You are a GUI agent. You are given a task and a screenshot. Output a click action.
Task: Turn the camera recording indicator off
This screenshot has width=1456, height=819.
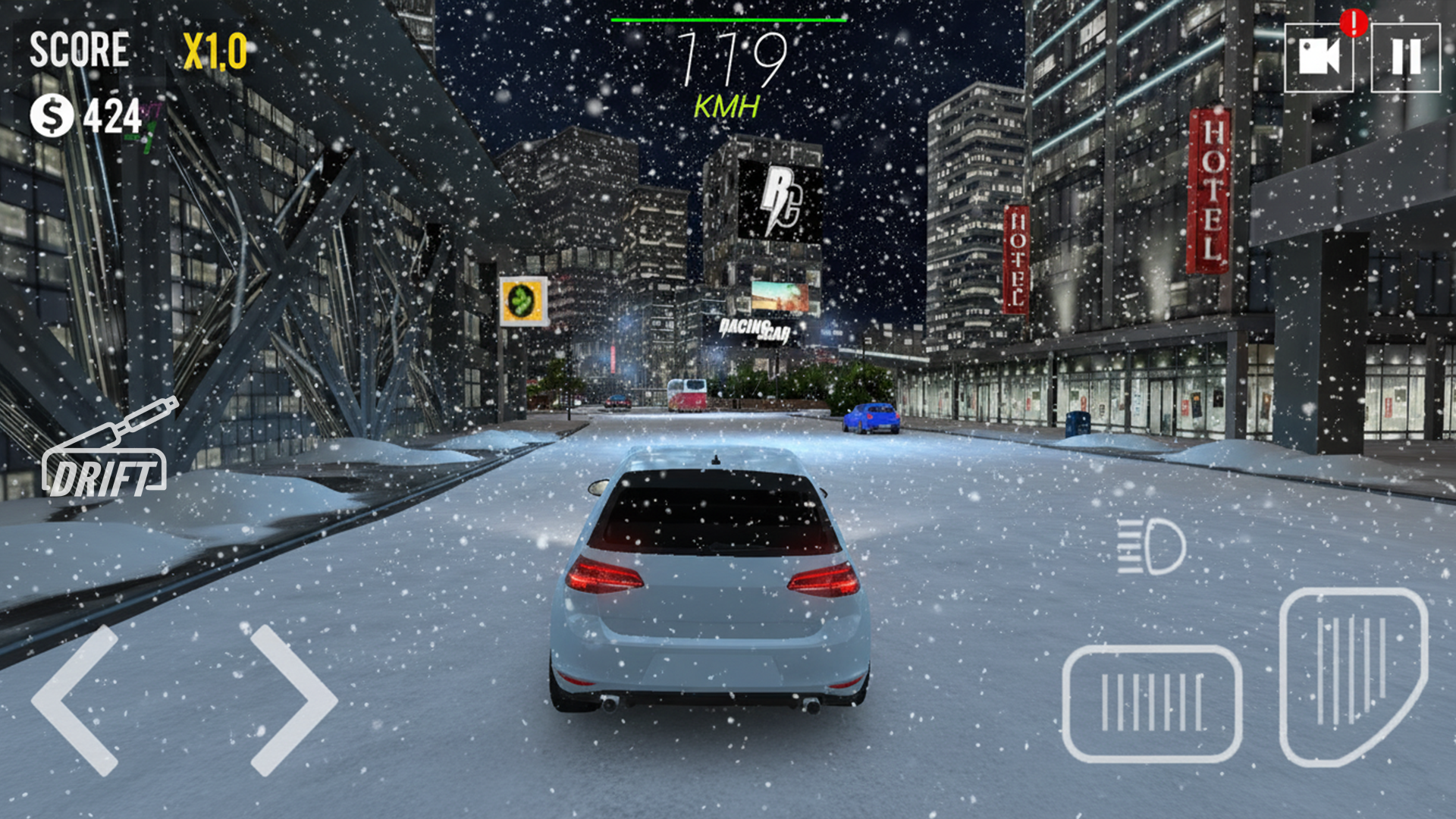coord(1320,56)
